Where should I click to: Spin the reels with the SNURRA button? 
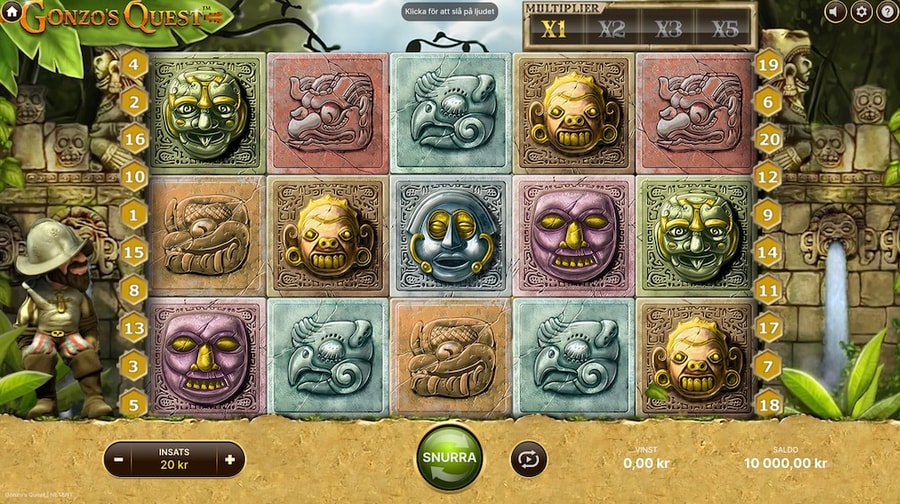tap(449, 457)
